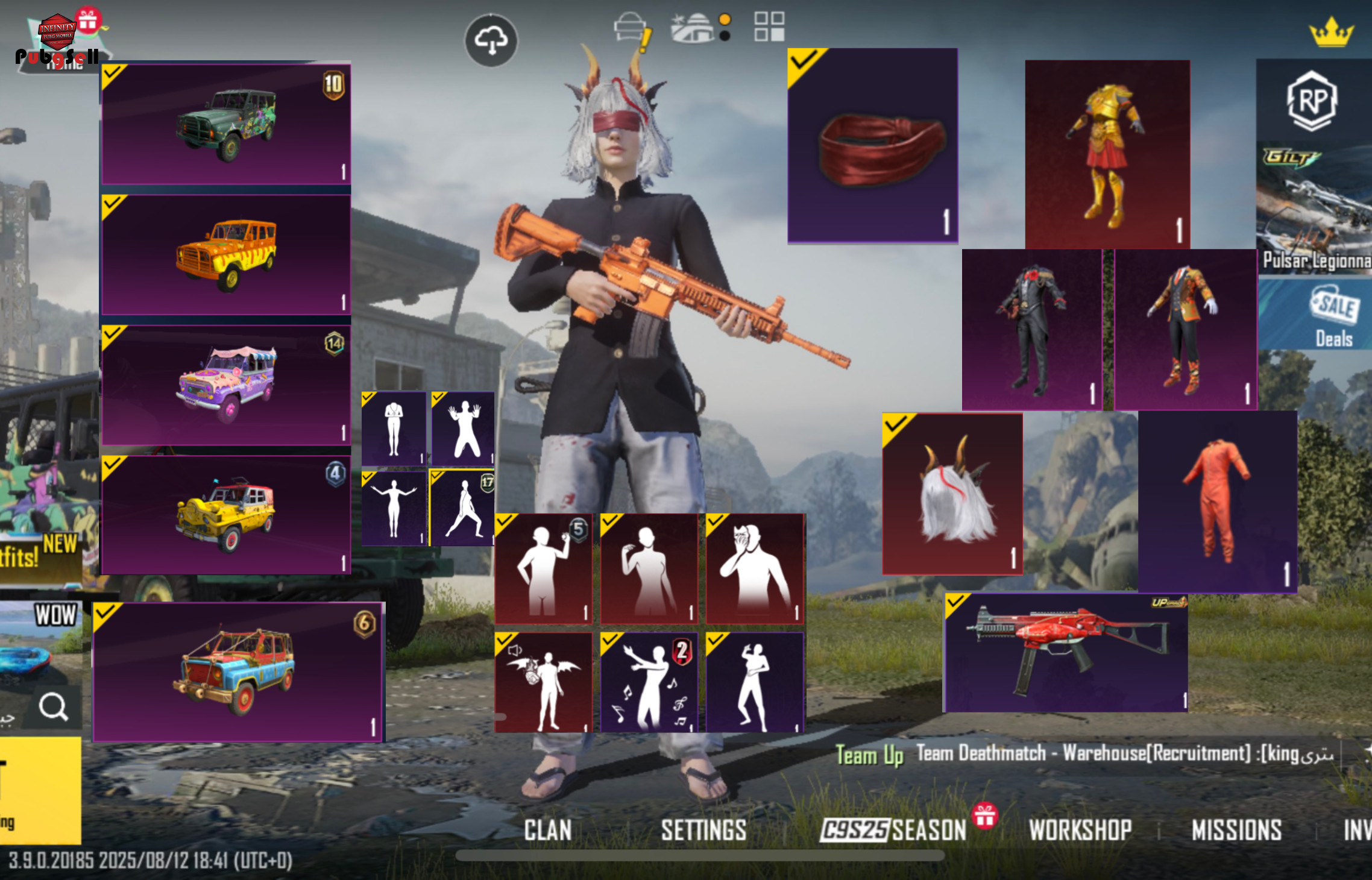1372x880 pixels.
Task: Open the Clan menu
Action: click(547, 830)
